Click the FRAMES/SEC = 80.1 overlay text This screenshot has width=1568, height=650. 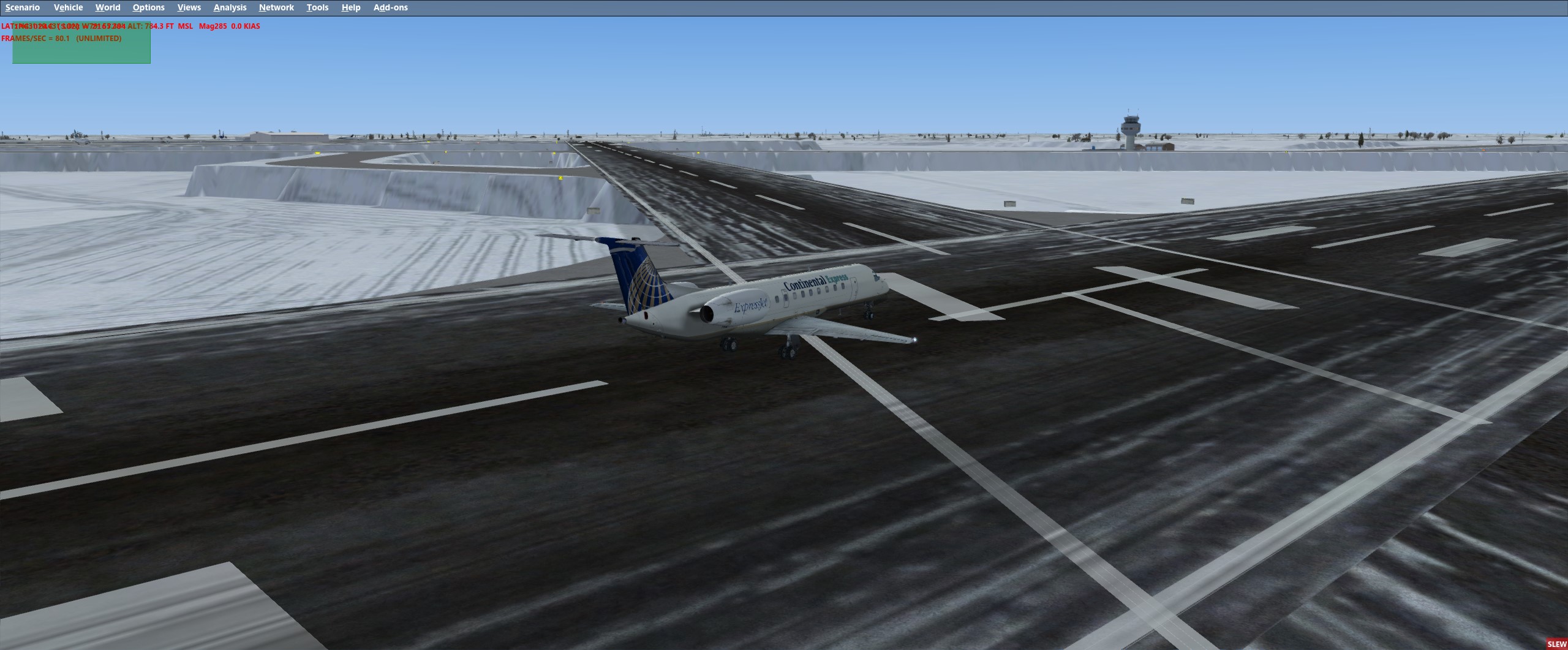61,37
